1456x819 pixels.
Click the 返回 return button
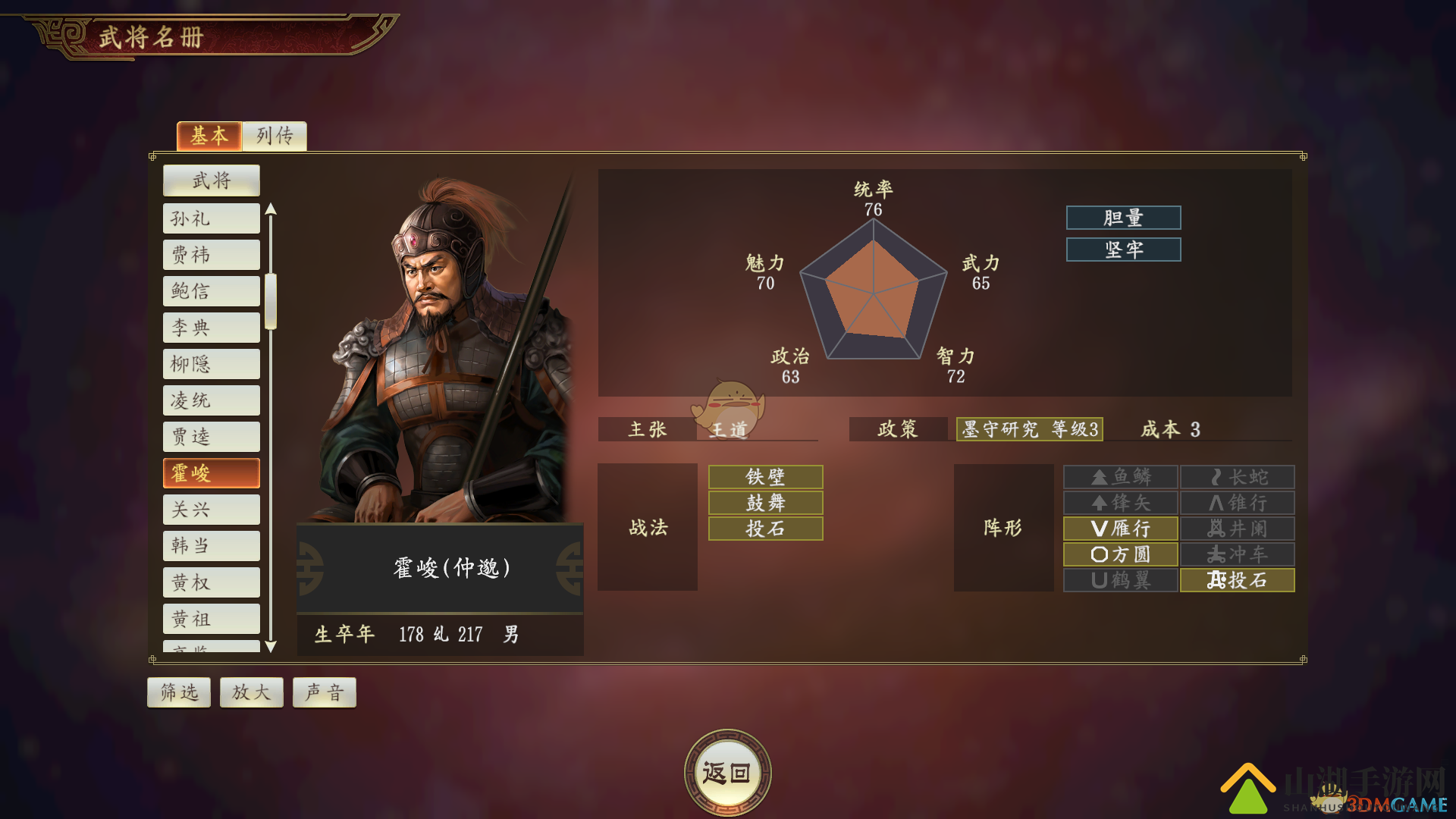click(727, 773)
